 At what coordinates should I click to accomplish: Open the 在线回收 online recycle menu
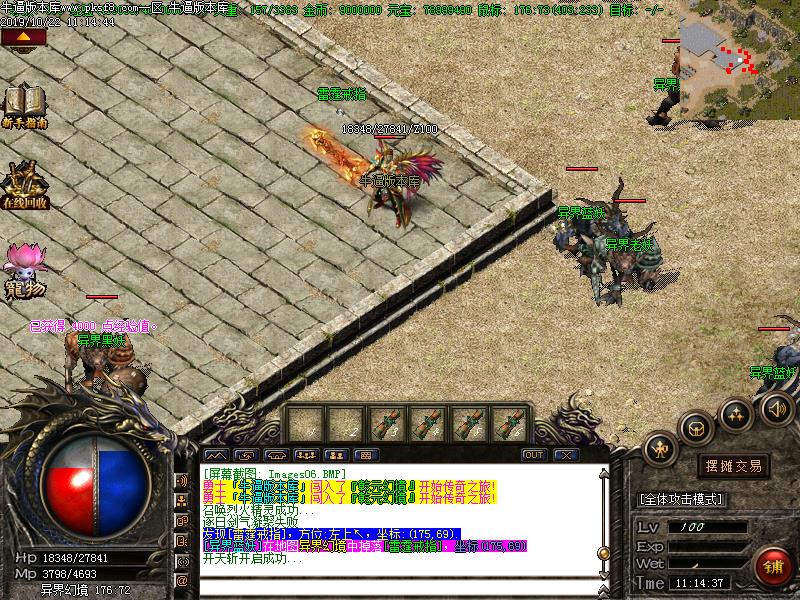coord(24,183)
